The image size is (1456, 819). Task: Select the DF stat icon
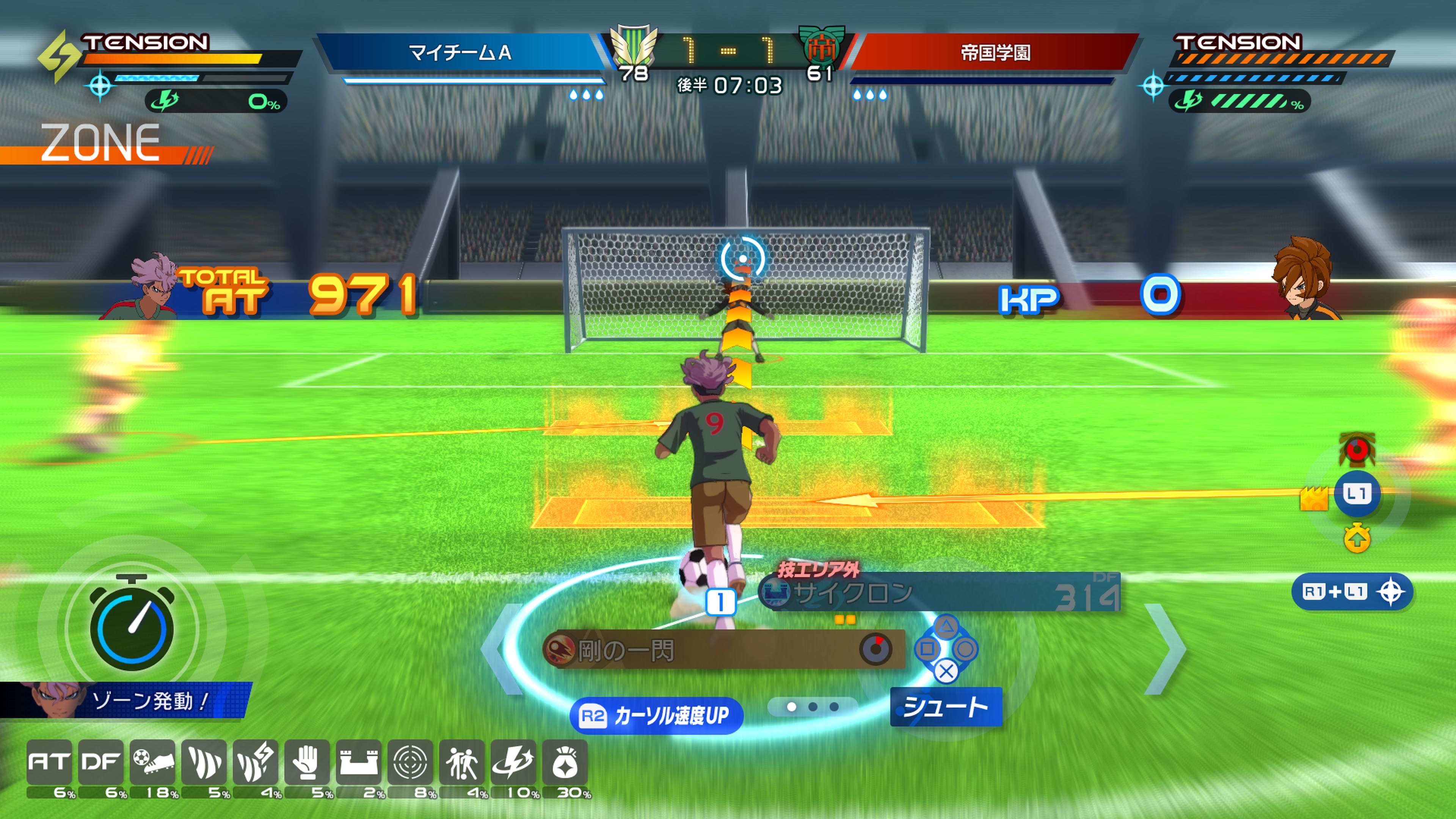click(100, 763)
